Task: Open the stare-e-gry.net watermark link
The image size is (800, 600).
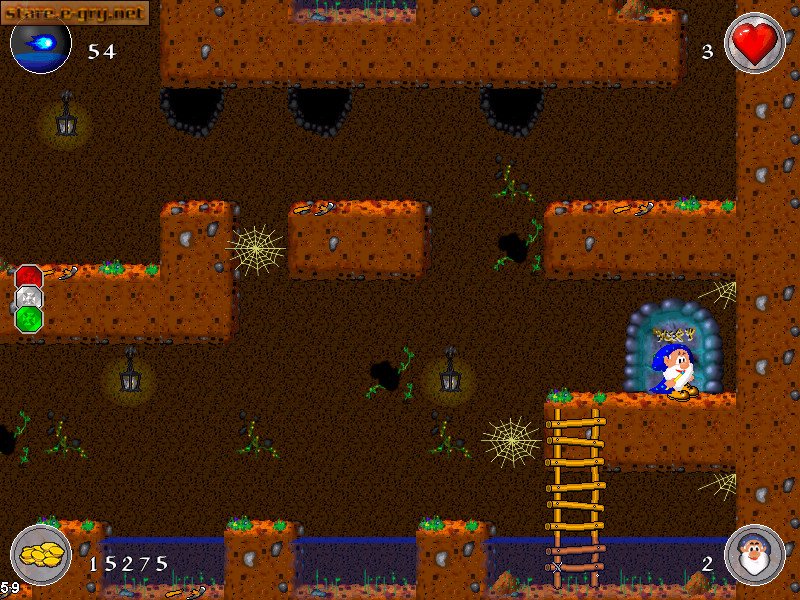Action: (75, 12)
